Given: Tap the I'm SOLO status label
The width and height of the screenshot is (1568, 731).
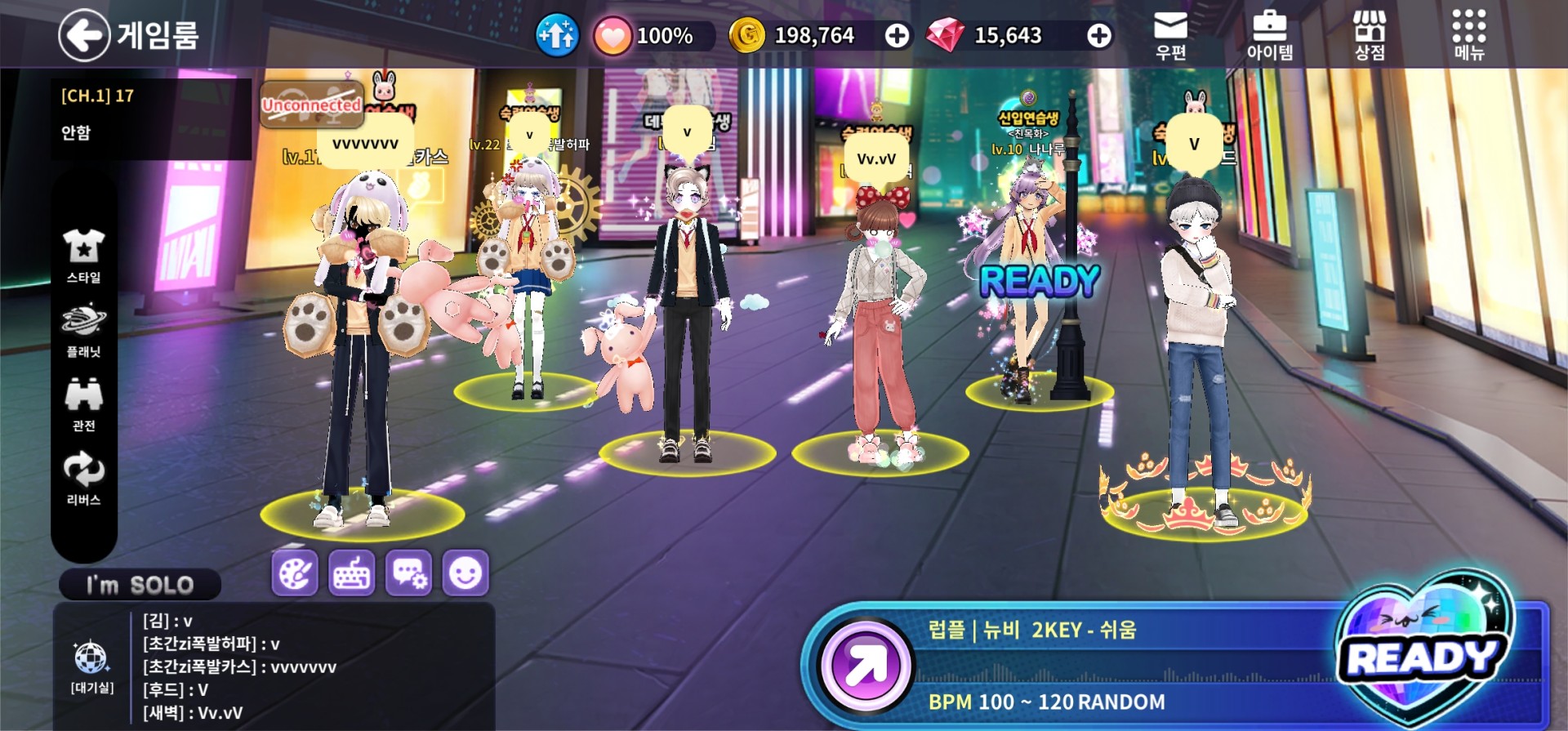Looking at the screenshot, I should [x=140, y=585].
